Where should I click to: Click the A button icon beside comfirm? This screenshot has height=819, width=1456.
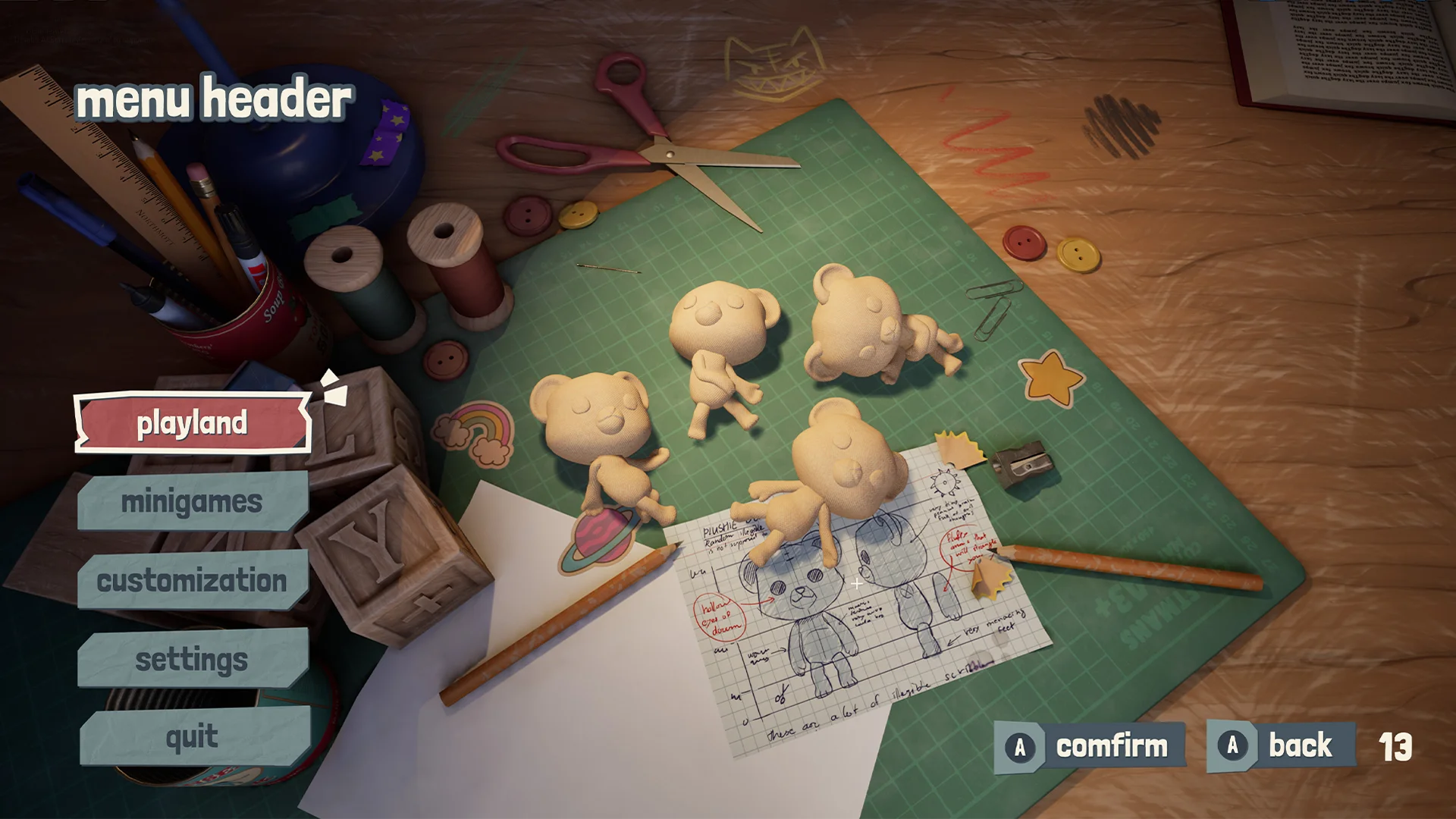click(1020, 745)
